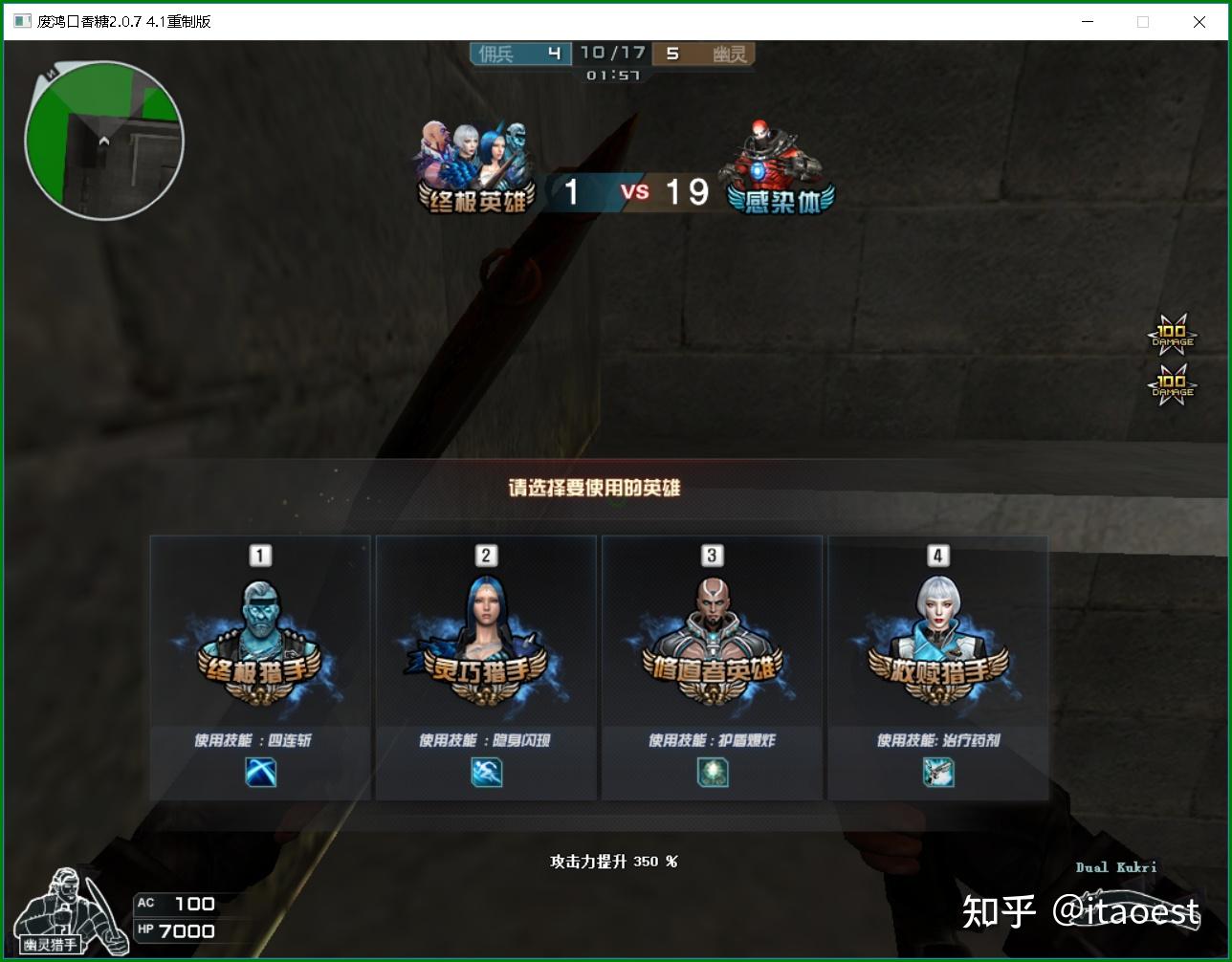Click the 四连斩 skill icon
The height and width of the screenshot is (962, 1232).
point(260,772)
